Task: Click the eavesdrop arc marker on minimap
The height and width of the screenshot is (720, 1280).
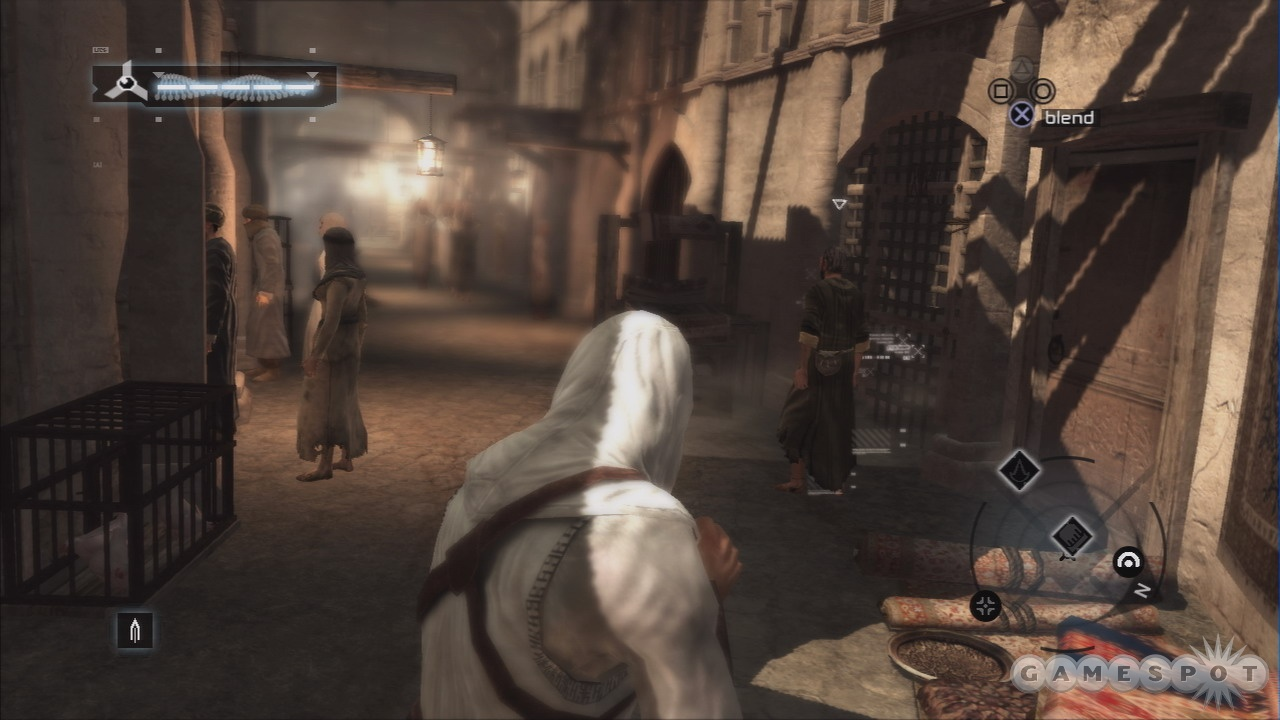Action: point(1129,561)
